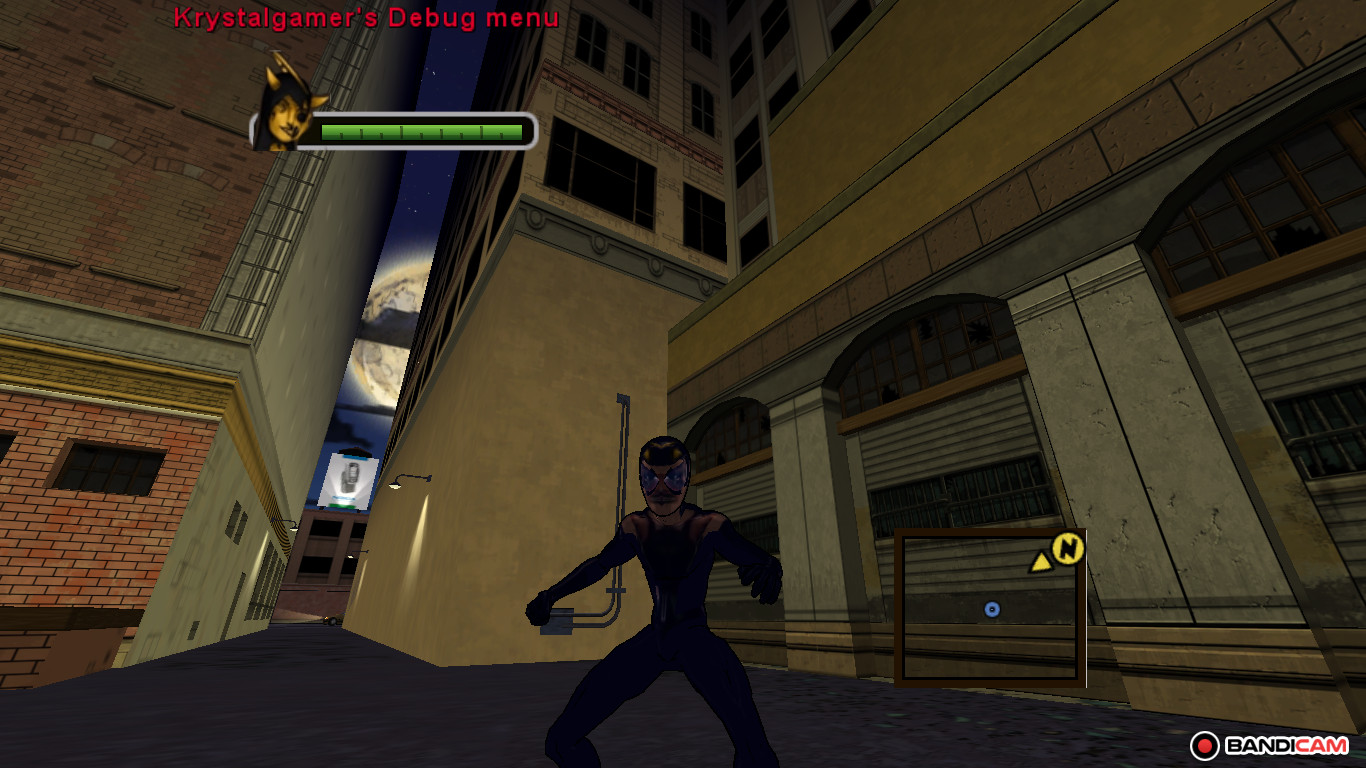The image size is (1366, 768).
Task: Click the portrait frame to expand character info
Action: tap(287, 113)
